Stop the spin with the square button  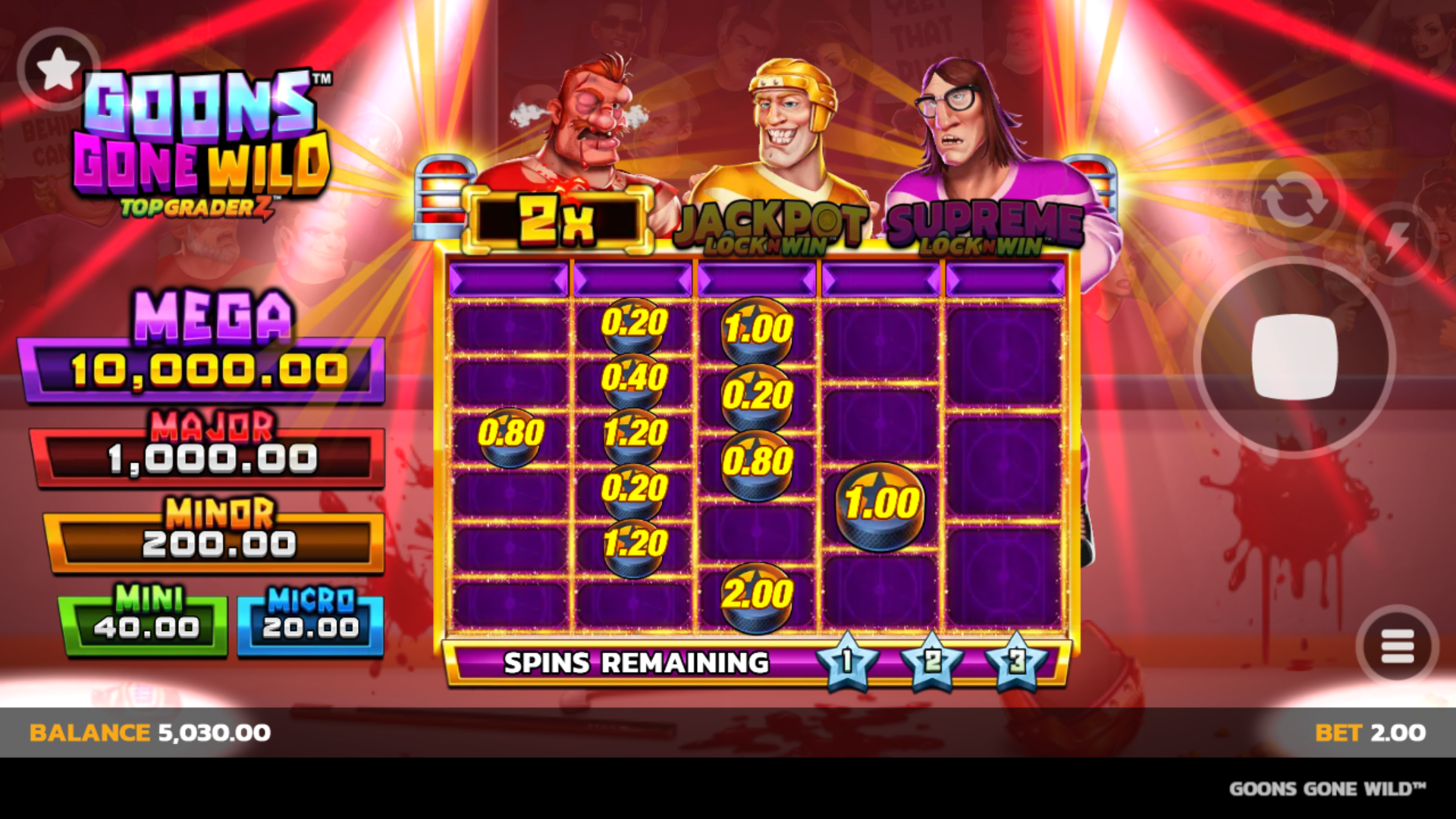[x=1294, y=357]
